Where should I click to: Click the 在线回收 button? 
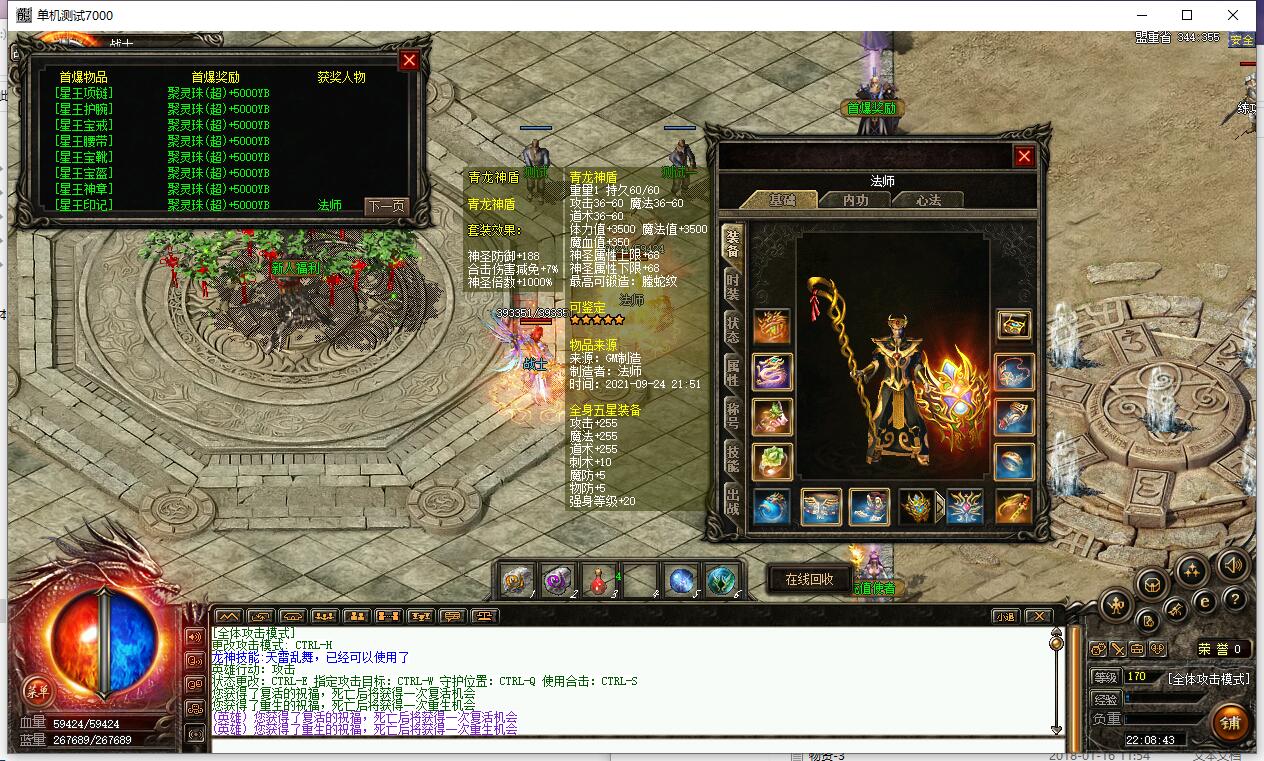[809, 579]
